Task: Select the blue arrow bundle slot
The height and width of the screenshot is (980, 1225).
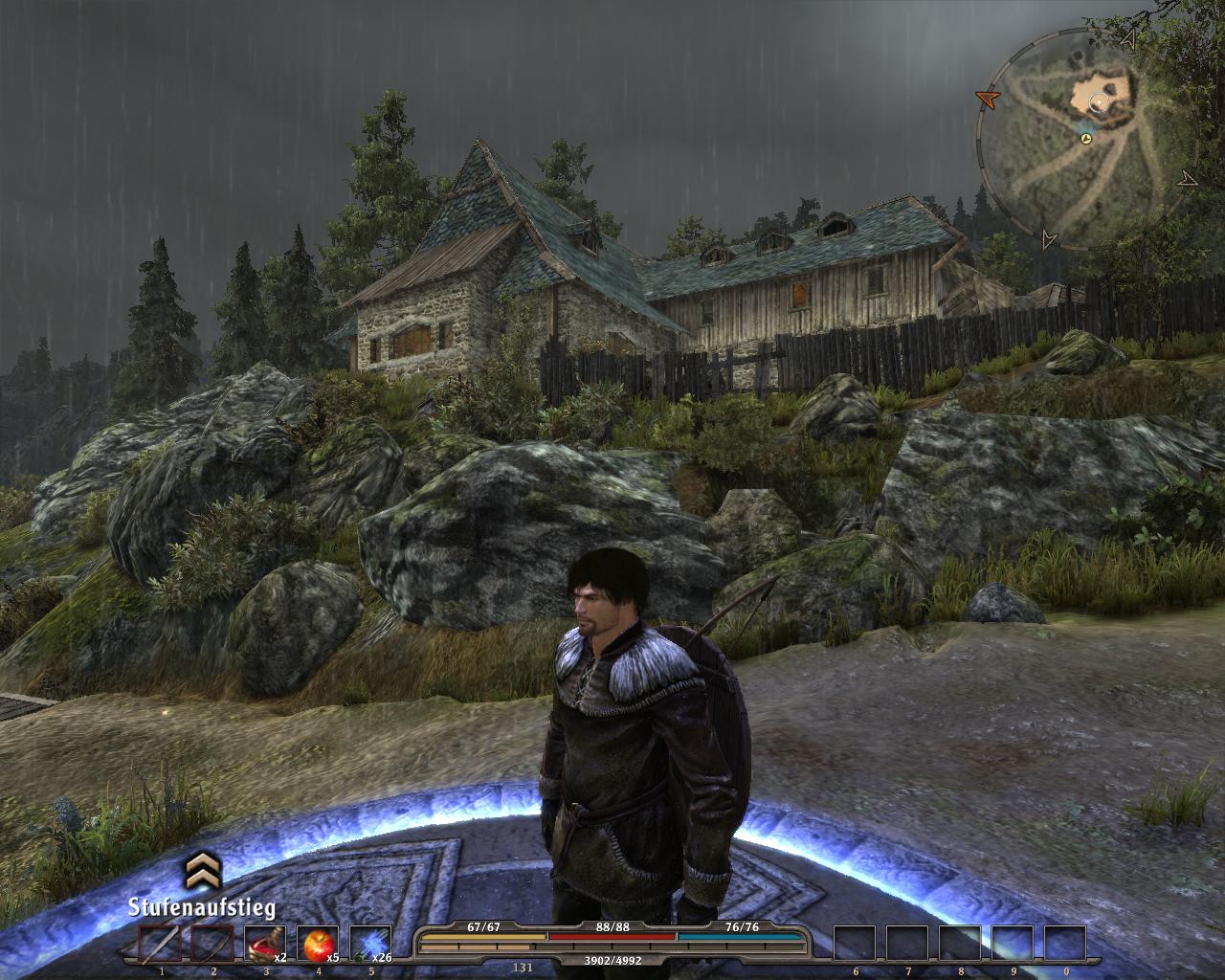Action: (367, 944)
